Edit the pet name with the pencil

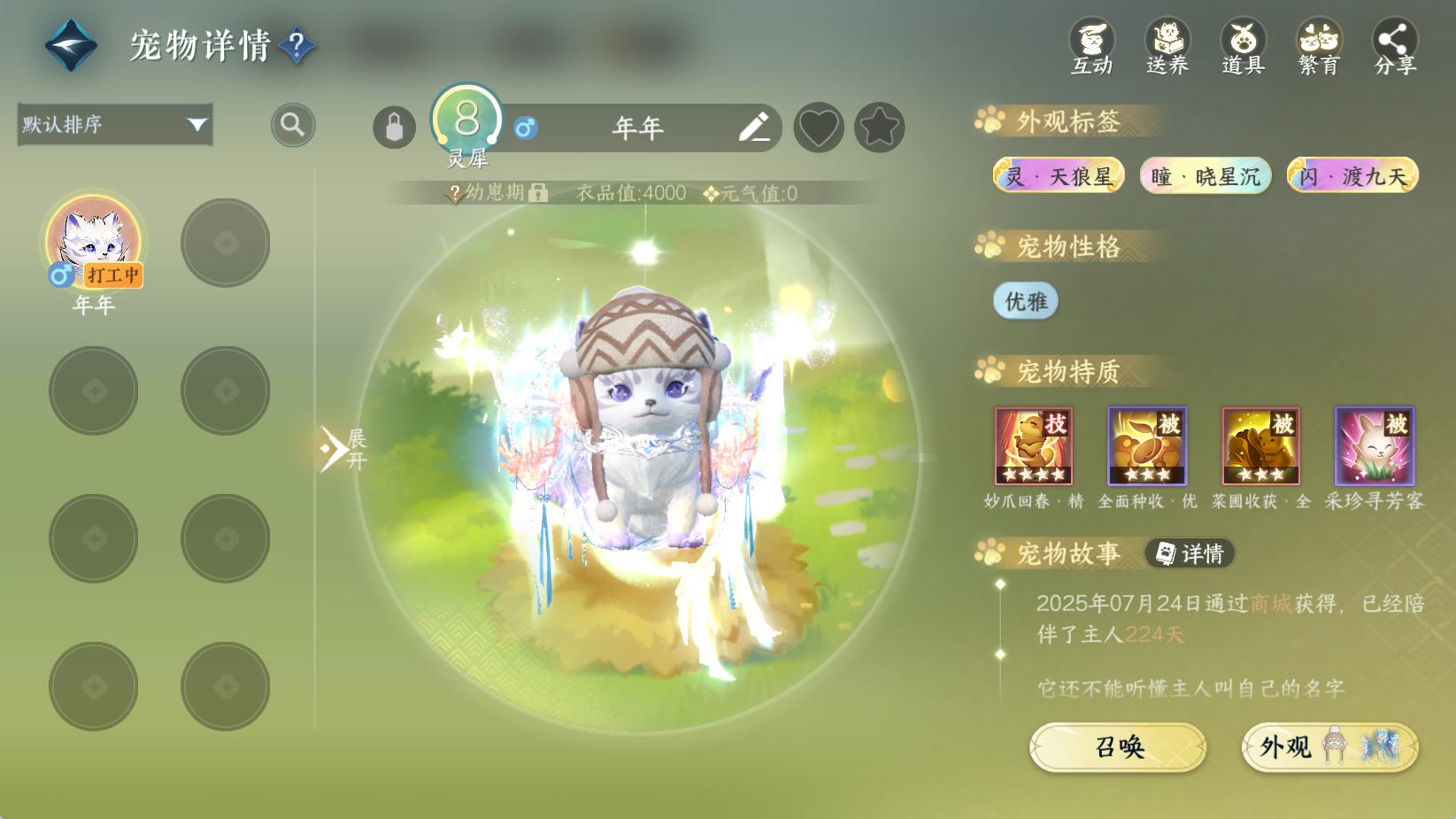click(754, 127)
